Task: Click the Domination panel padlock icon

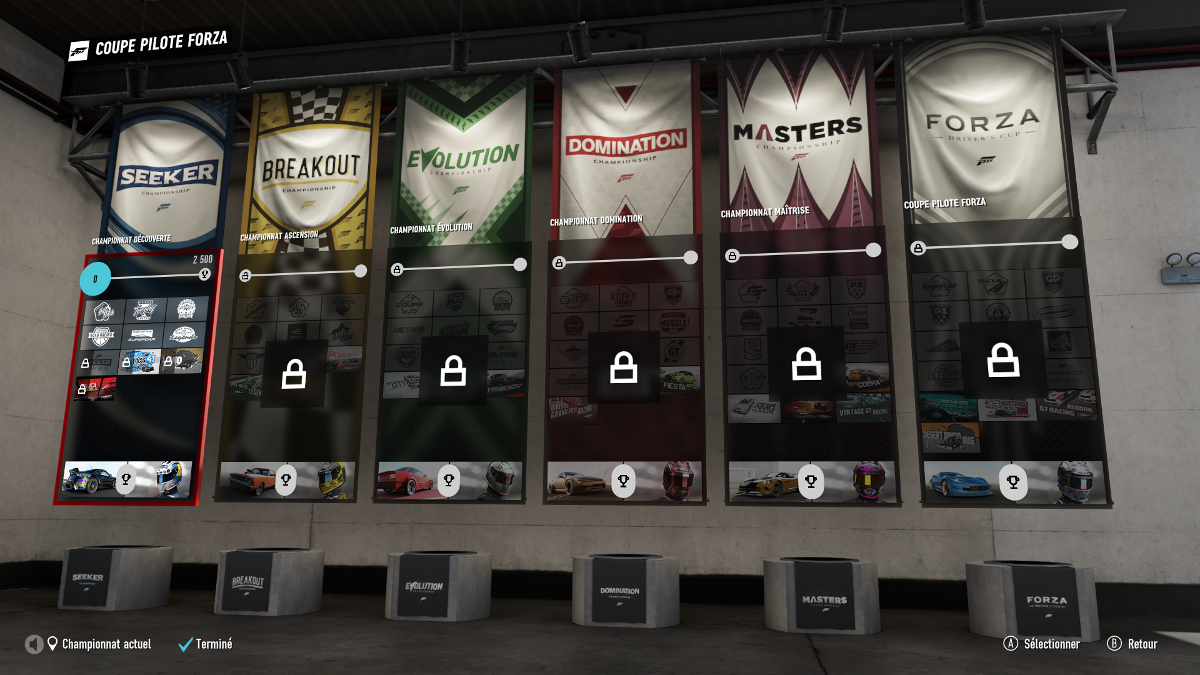Action: click(x=624, y=367)
